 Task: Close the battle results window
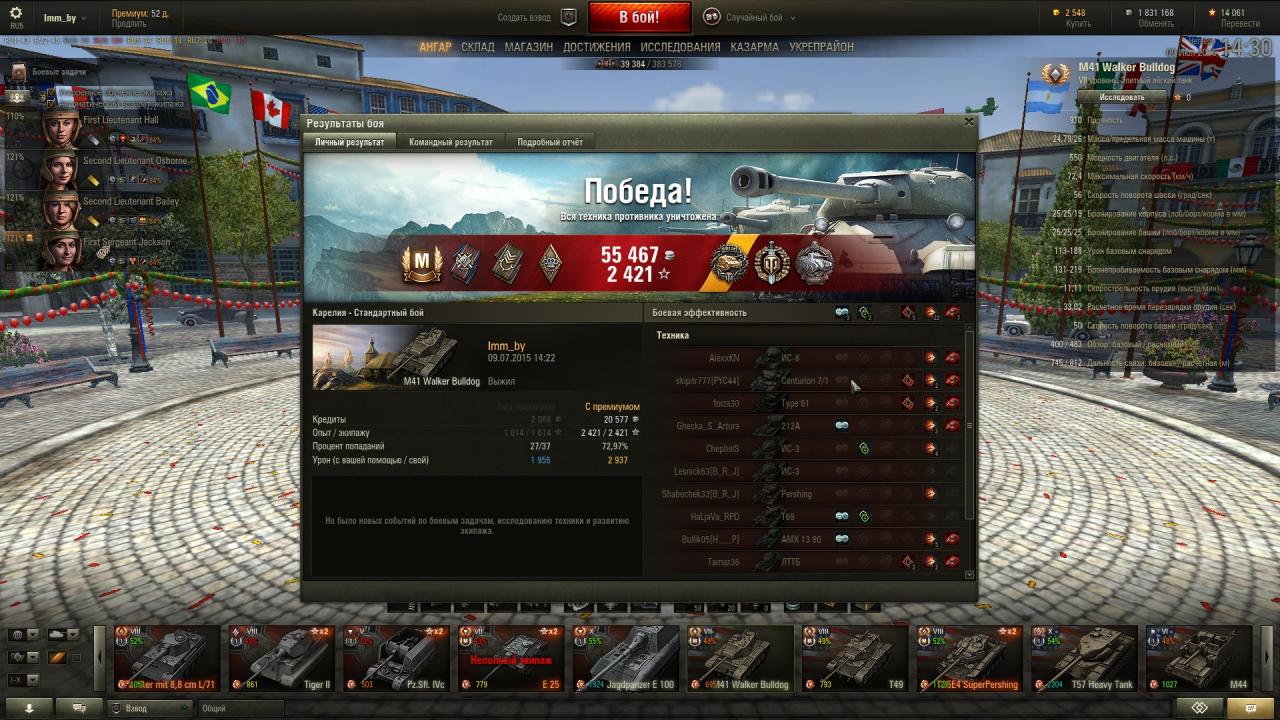click(x=968, y=122)
